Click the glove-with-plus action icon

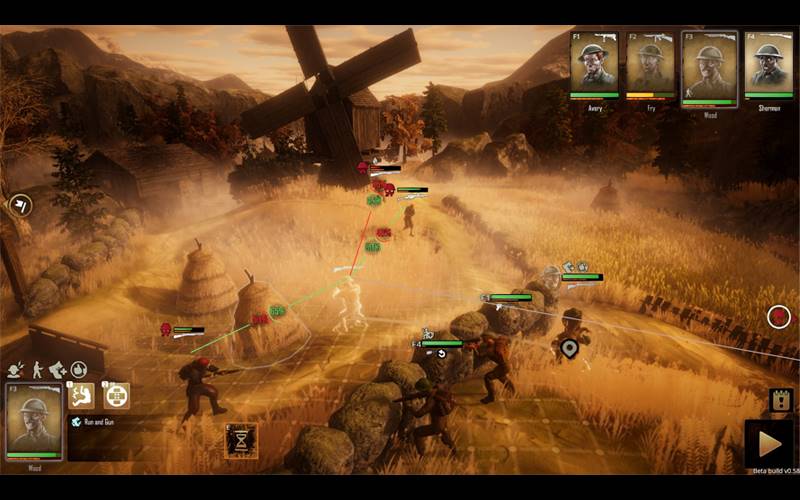tap(57, 369)
